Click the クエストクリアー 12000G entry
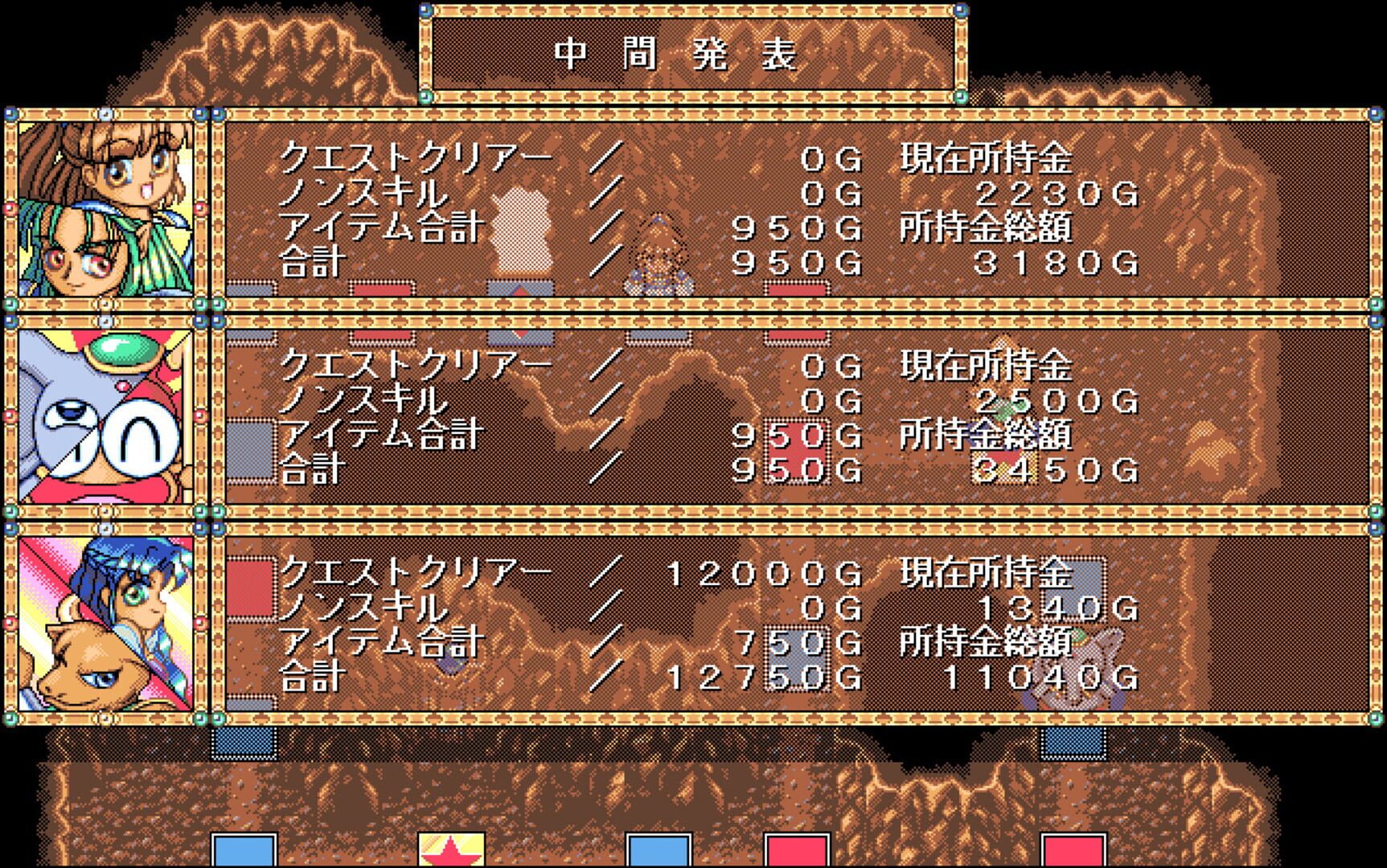 563,567
